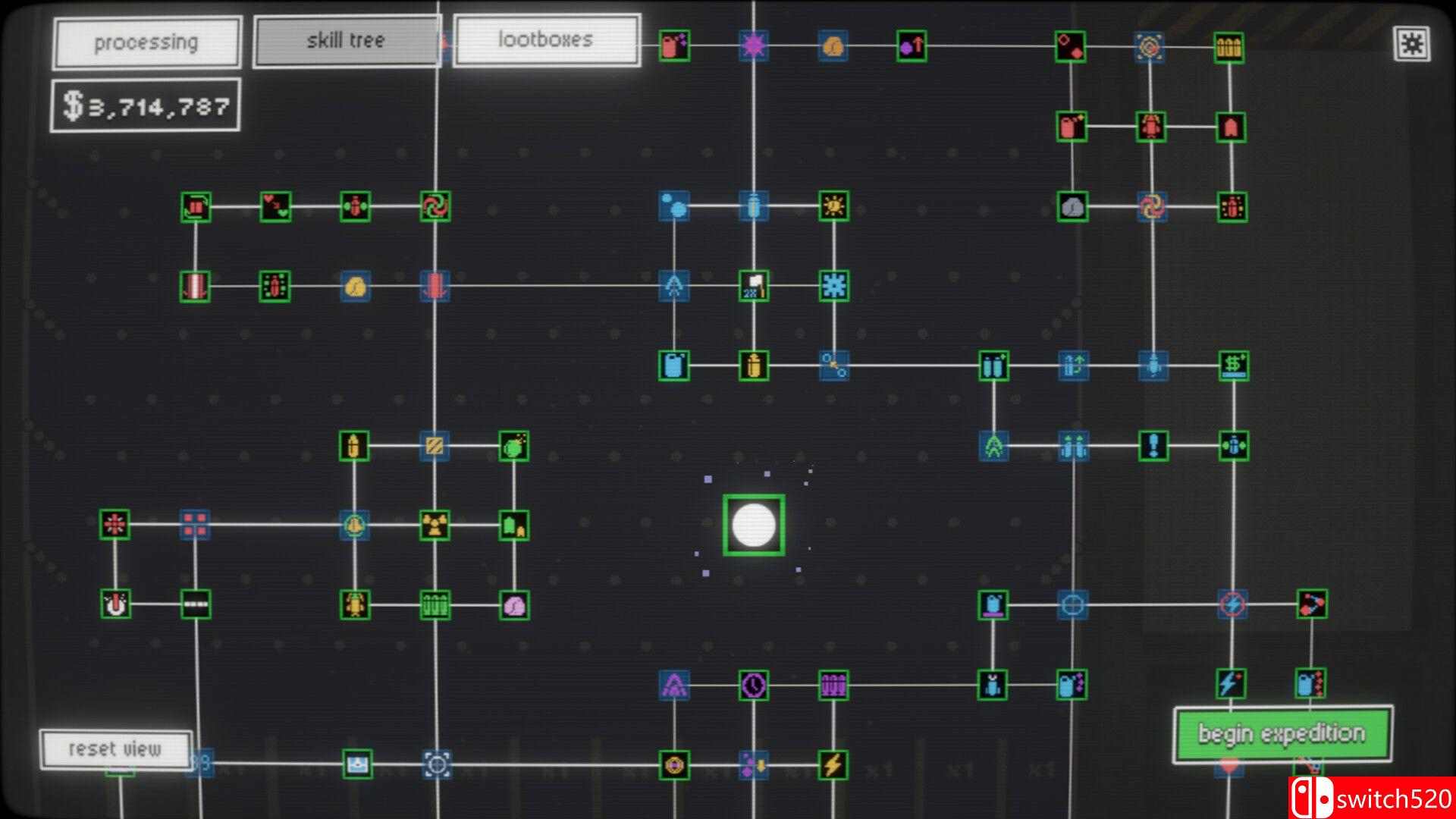Select the magnet upgrade node on the left
Viewport: 1456px width, 819px height.
[x=115, y=604]
